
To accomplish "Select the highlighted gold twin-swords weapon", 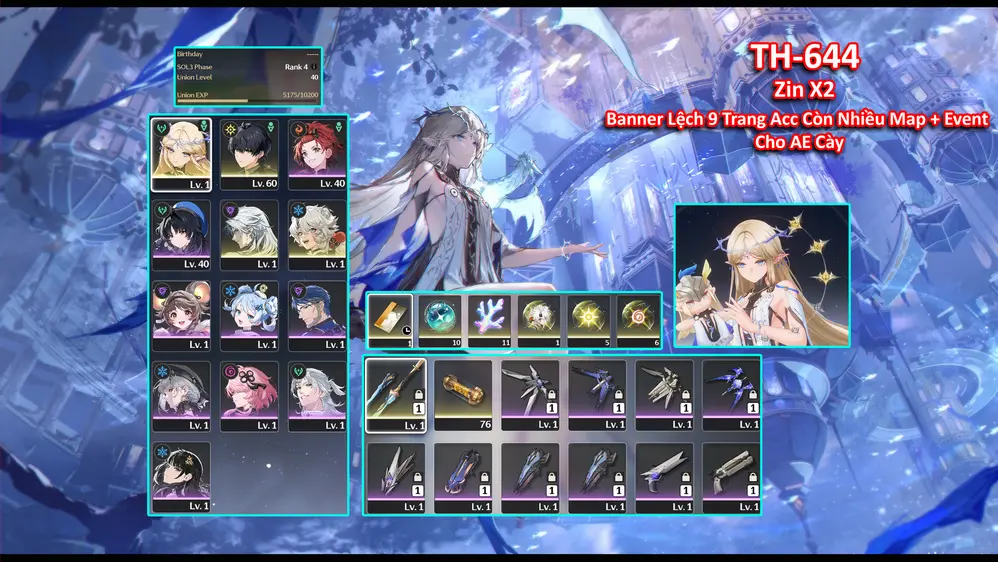I will tap(396, 394).
